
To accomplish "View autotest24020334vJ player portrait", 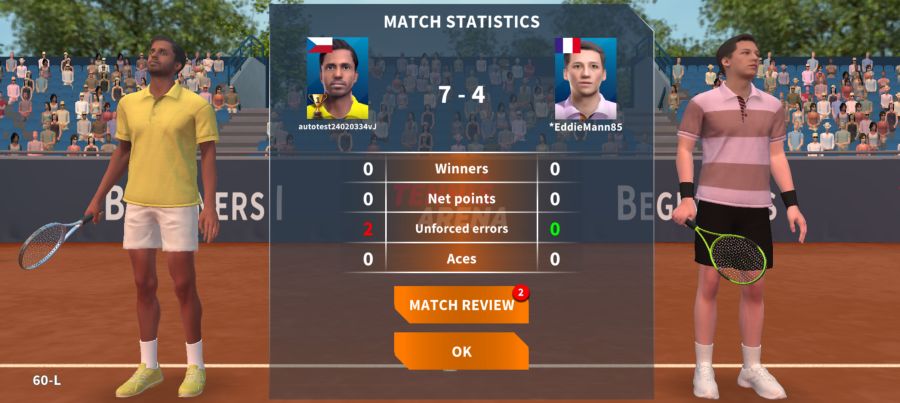I will tap(337, 79).
